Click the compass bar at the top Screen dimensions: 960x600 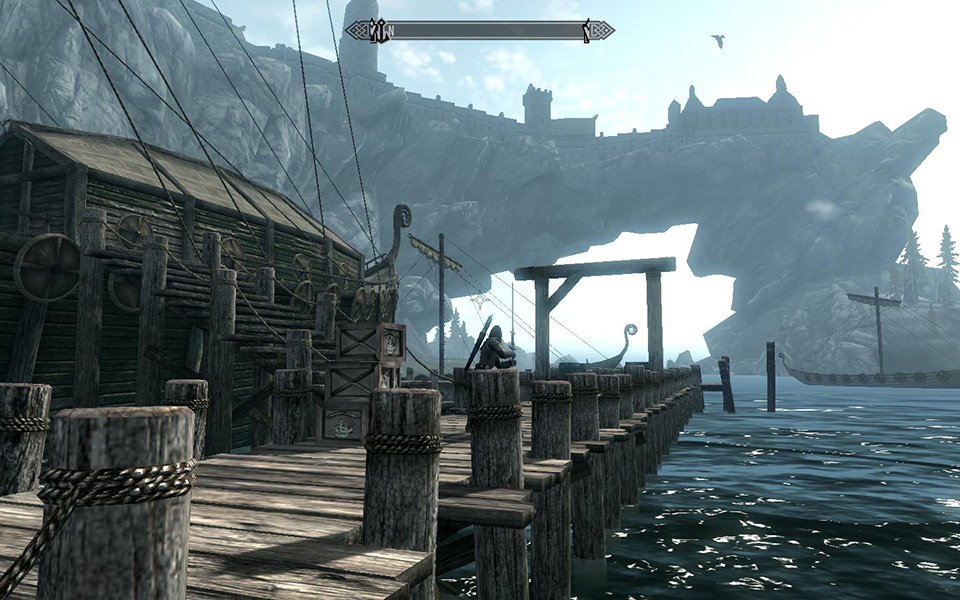click(x=479, y=31)
